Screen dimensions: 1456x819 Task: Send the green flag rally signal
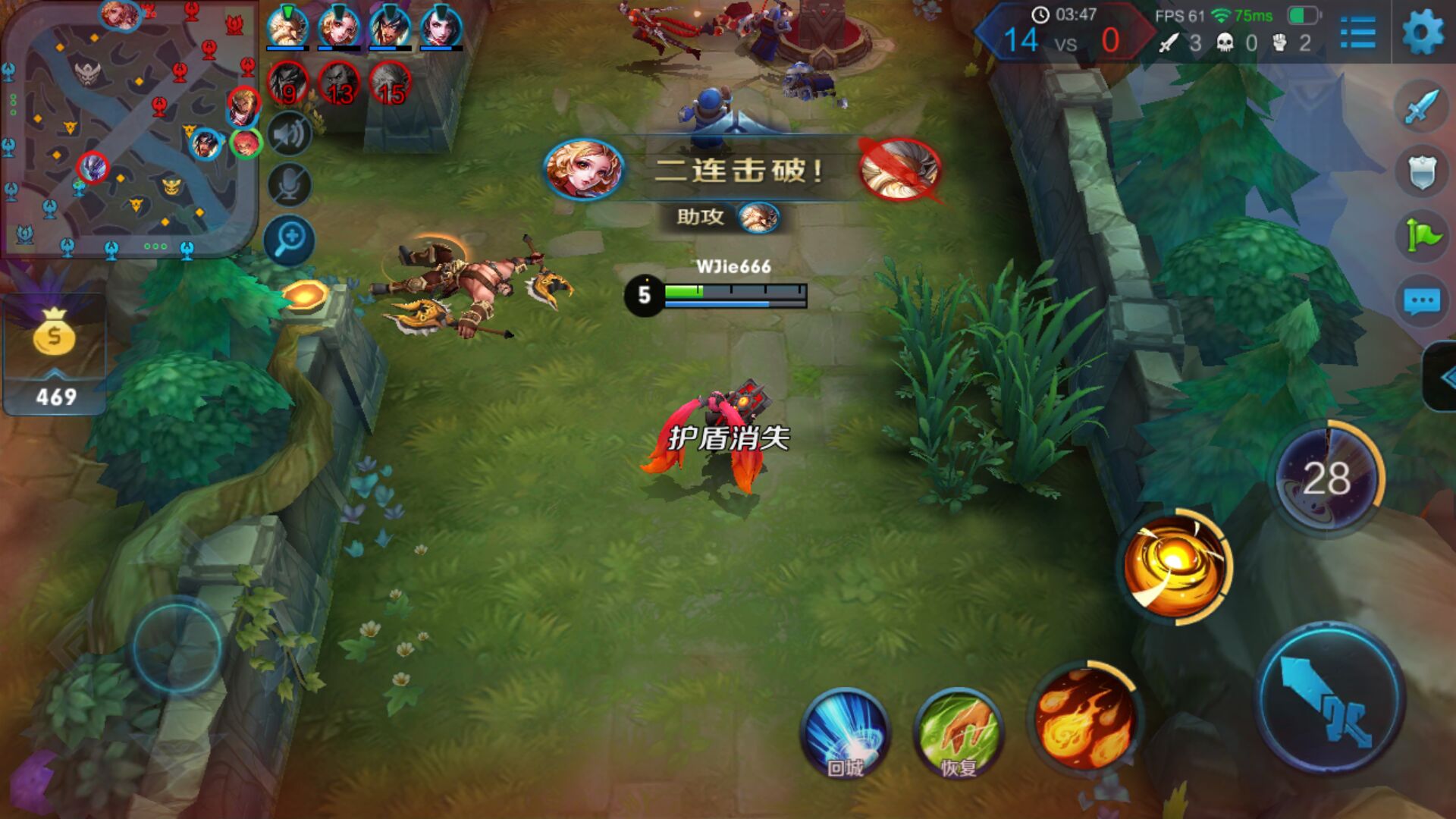[x=1421, y=235]
